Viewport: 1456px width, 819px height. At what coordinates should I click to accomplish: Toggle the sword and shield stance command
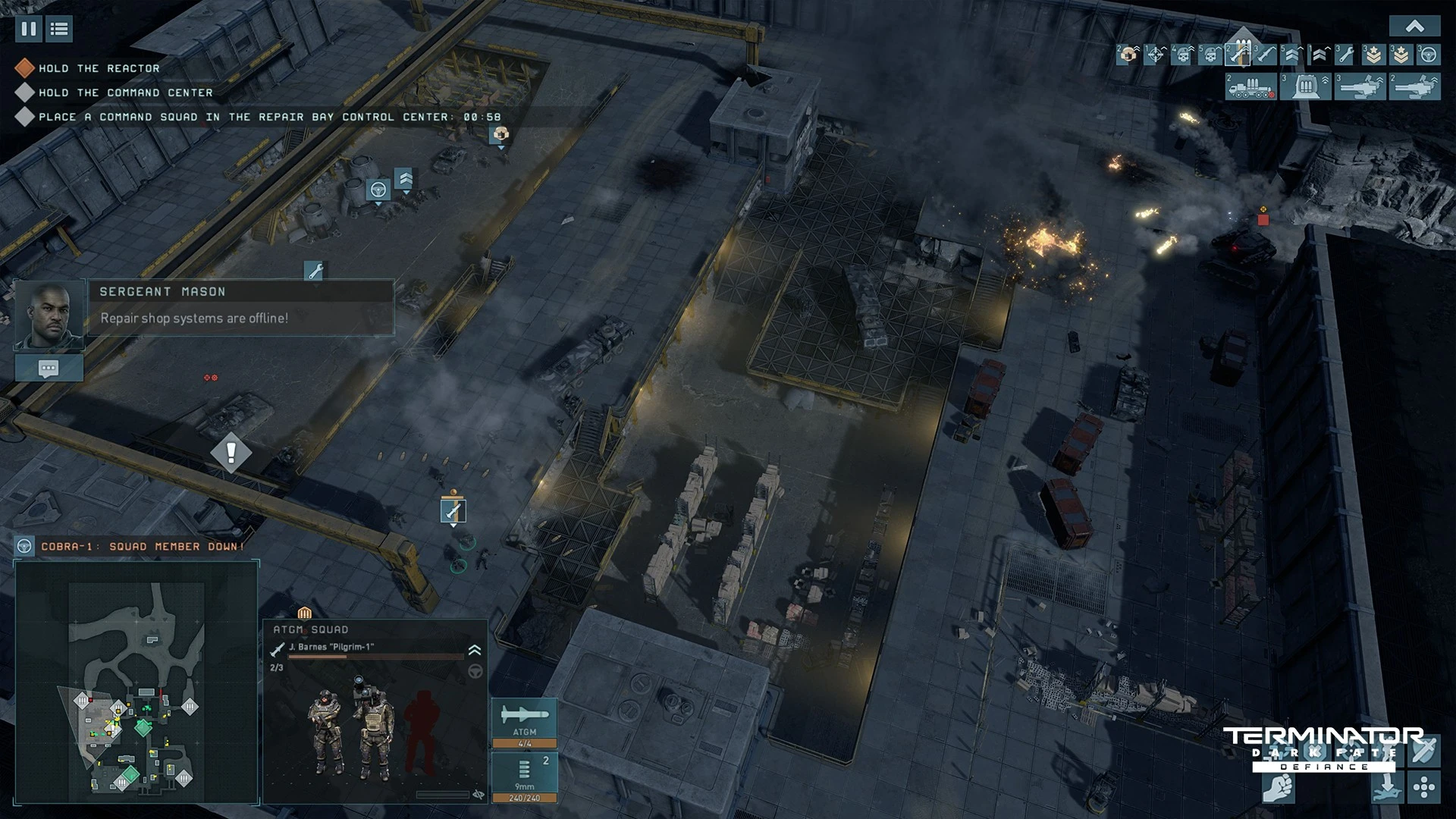(1424, 751)
